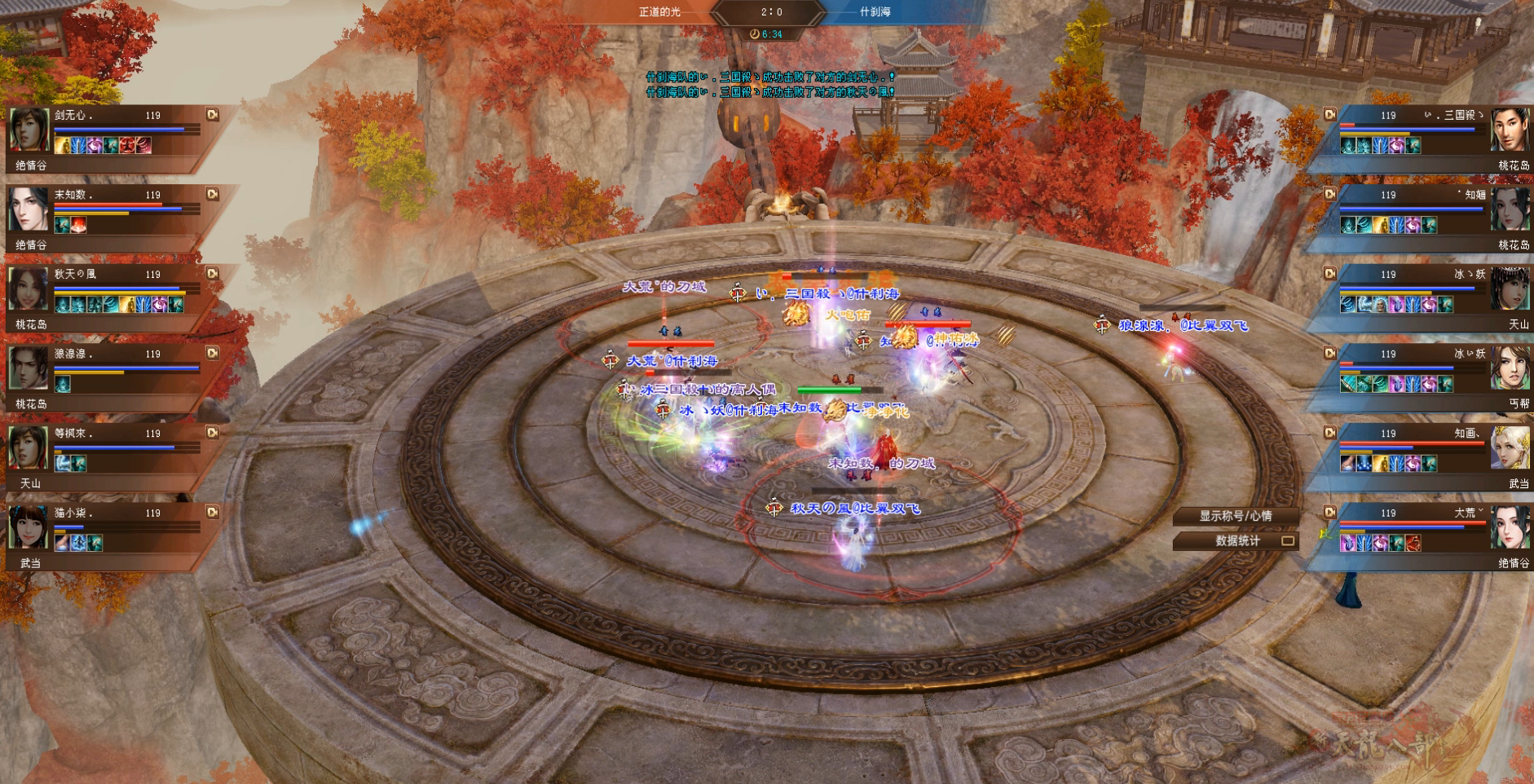Select the portrait of 未知数

pos(29,209)
